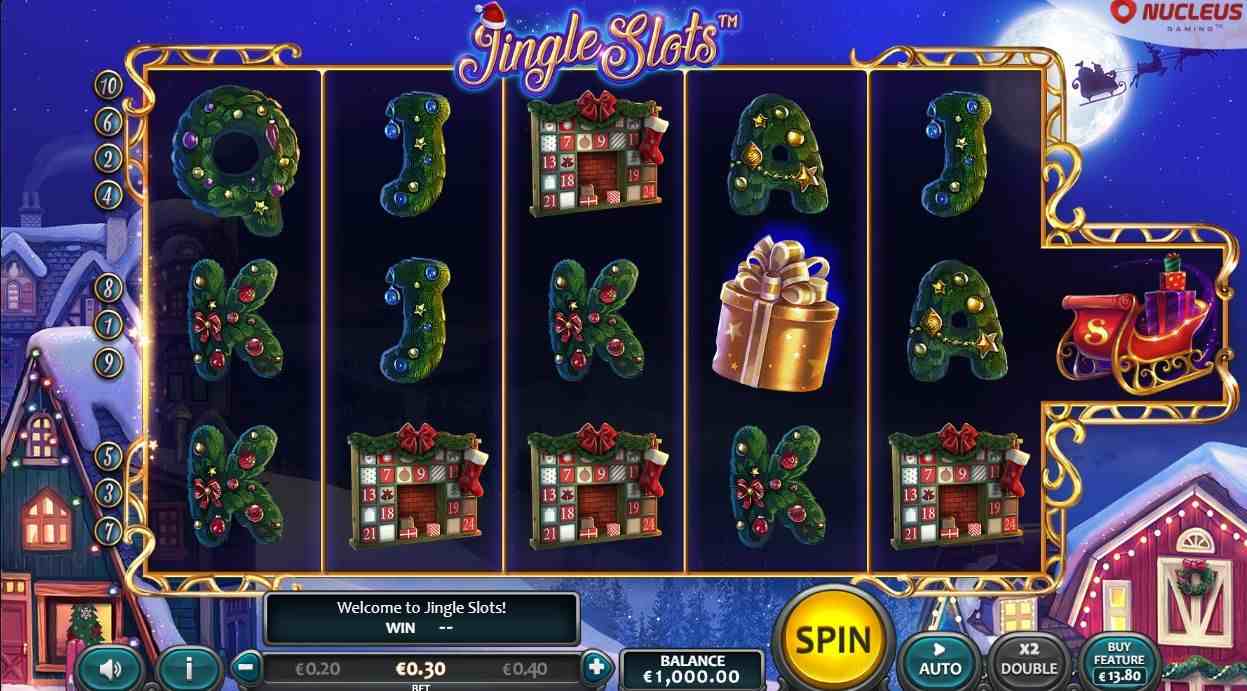Show payline number 10 marker
Screen dimensions: 1247x691
[108, 85]
